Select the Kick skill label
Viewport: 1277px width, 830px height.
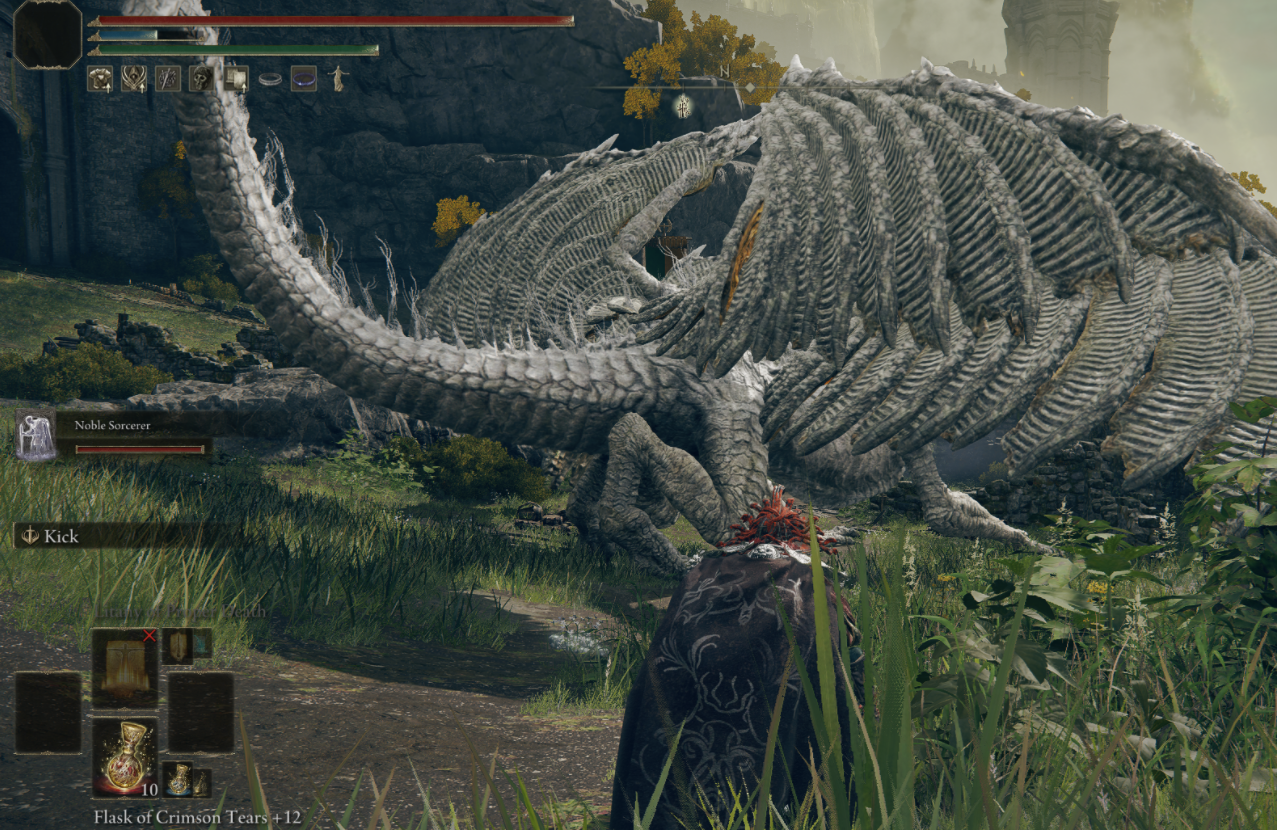tap(60, 536)
